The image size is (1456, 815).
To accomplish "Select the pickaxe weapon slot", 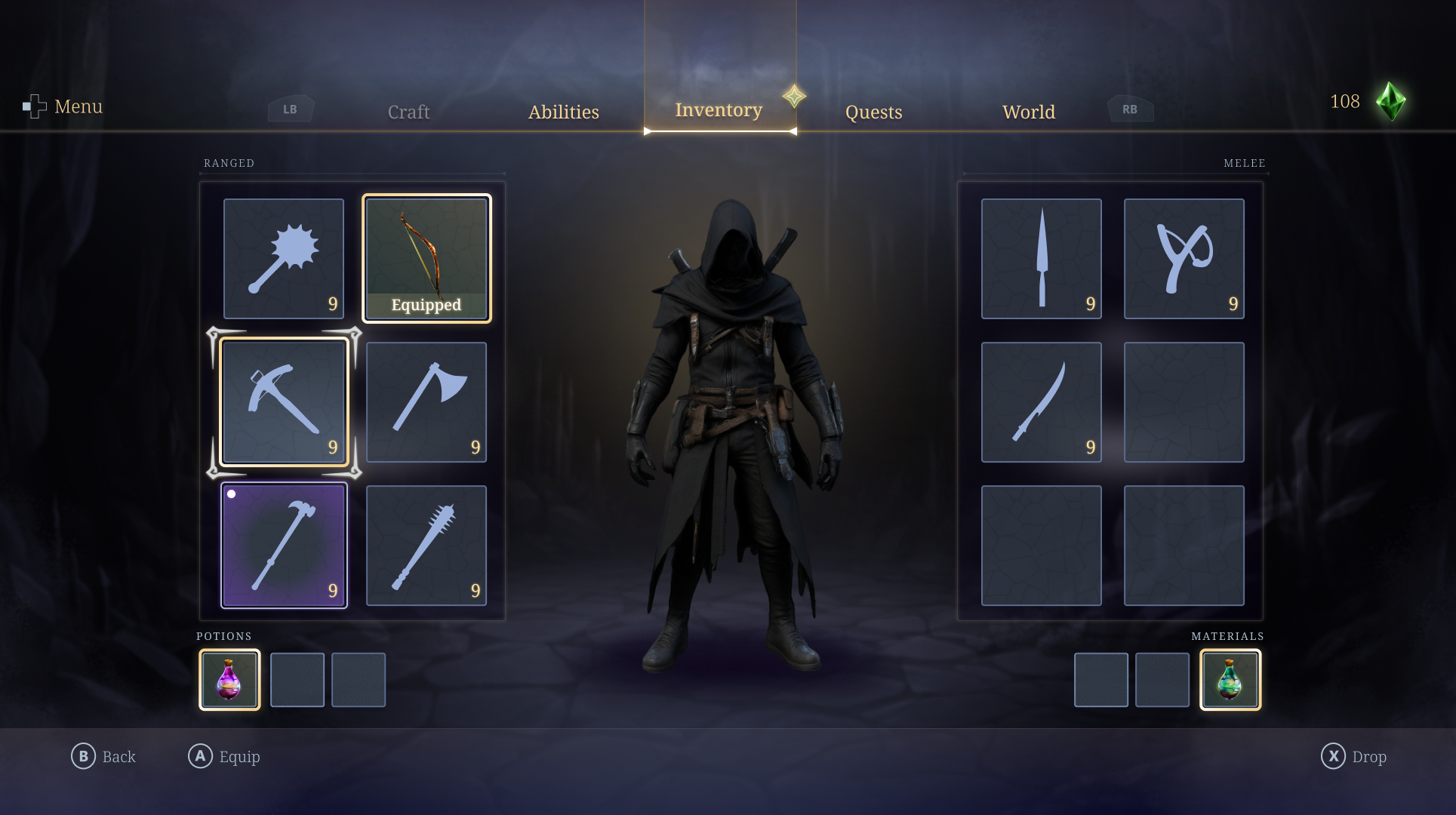I will (x=284, y=401).
